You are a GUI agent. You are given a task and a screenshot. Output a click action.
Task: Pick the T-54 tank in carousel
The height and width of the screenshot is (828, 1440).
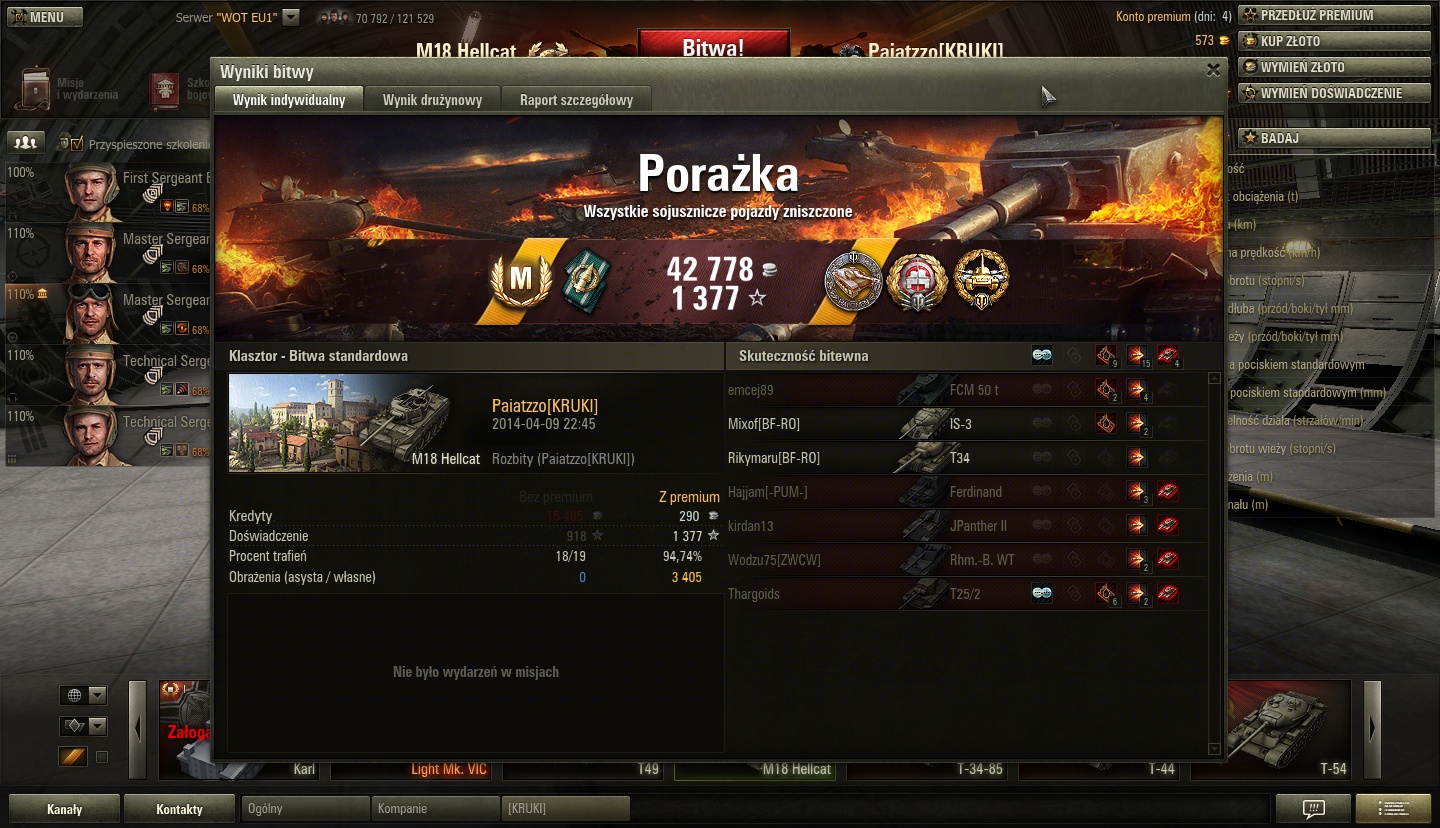1275,730
